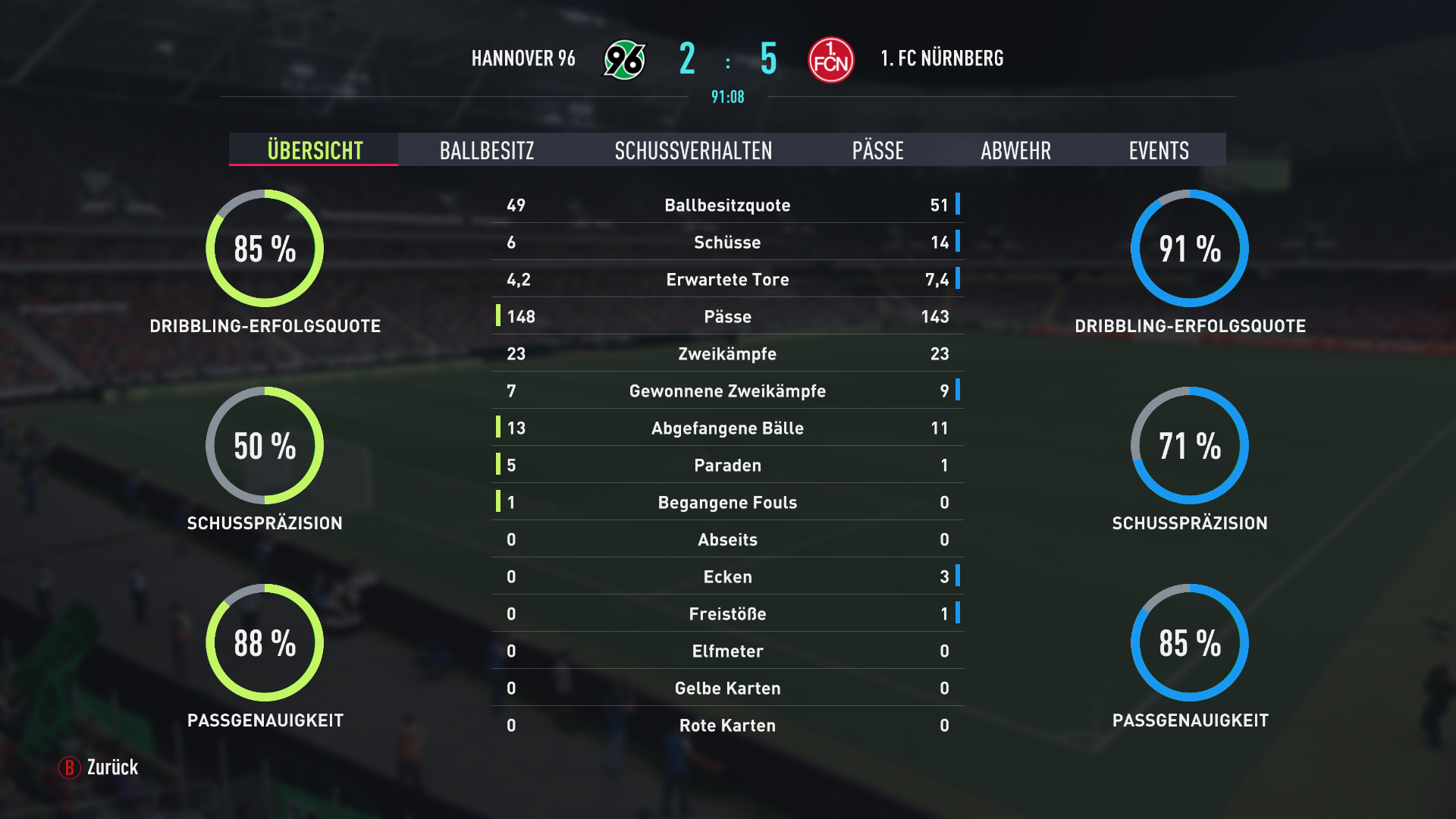Select the Übersicht tab
Viewport: 1456px width, 819px height.
tap(315, 150)
